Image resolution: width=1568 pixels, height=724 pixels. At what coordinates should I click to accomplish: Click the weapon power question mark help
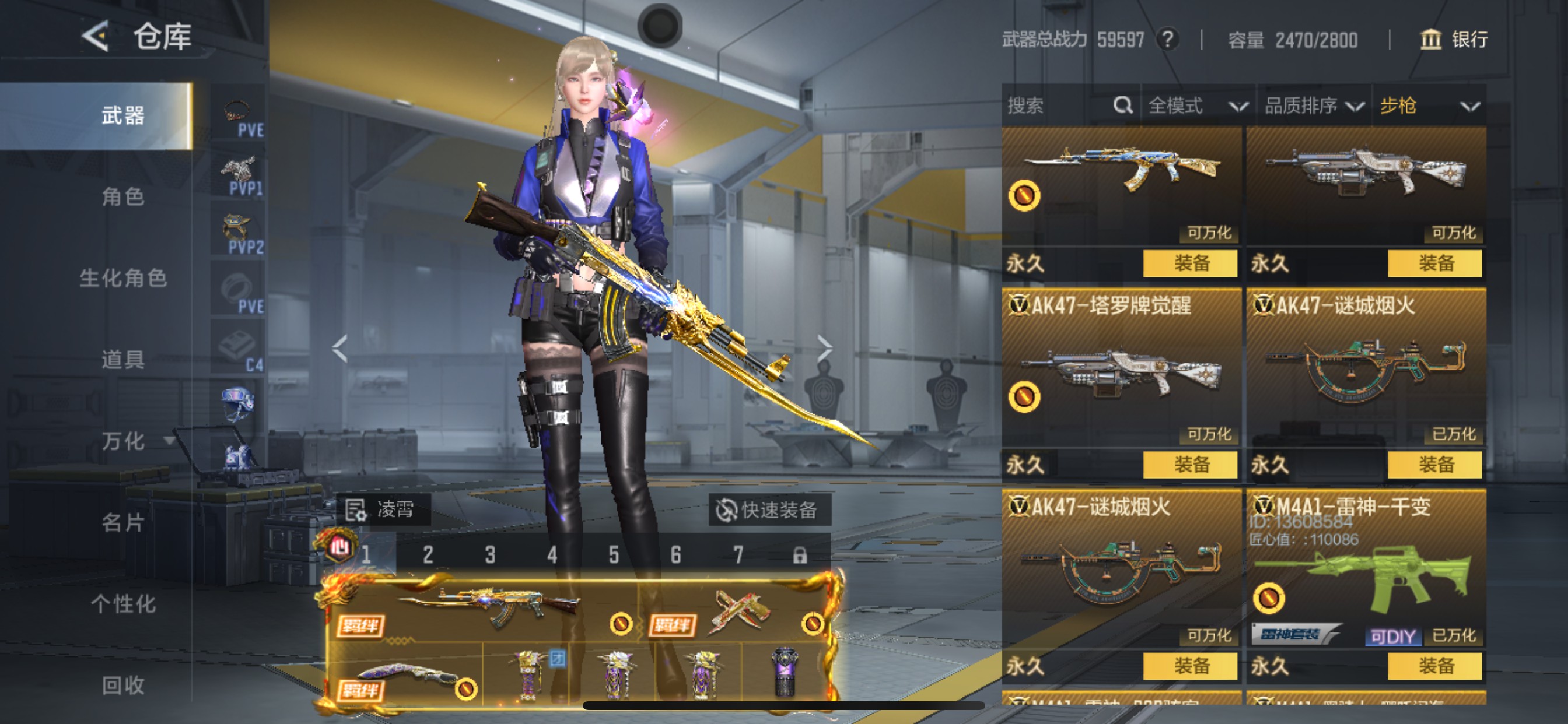click(1167, 40)
